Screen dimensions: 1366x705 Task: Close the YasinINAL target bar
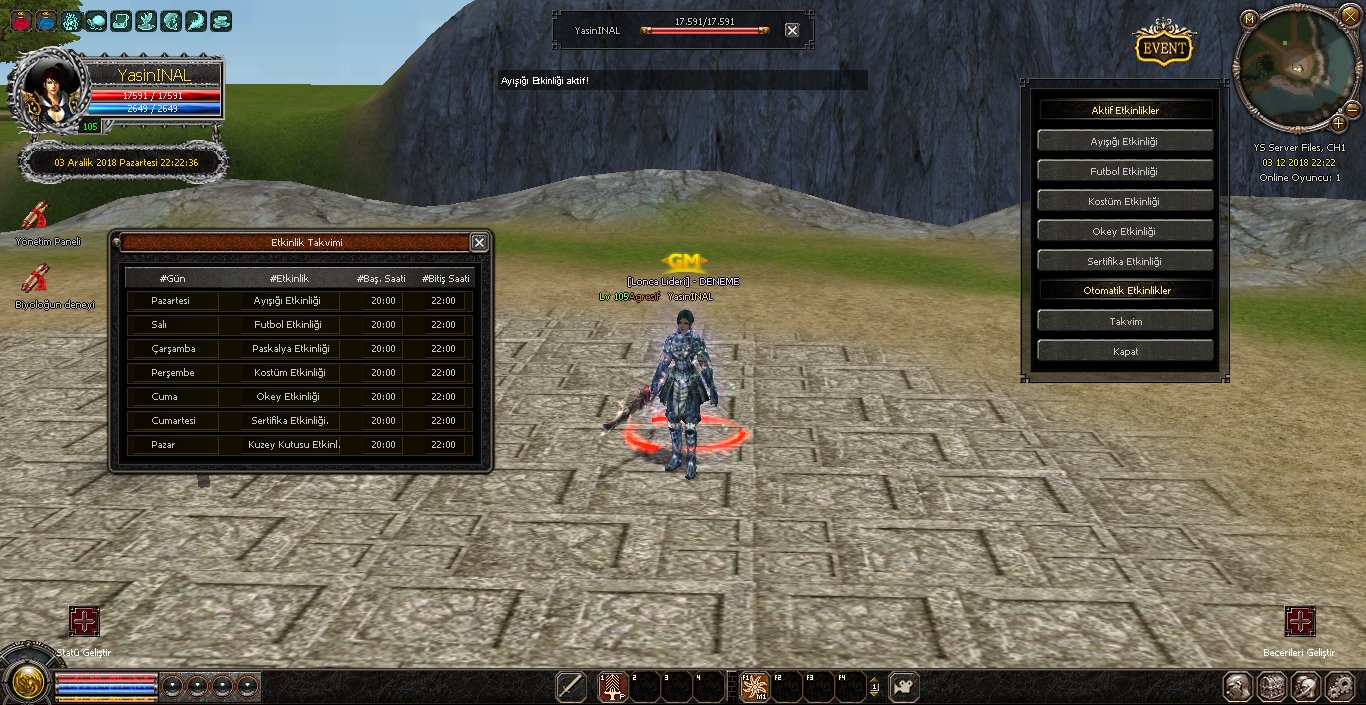pyautogui.click(x=792, y=30)
